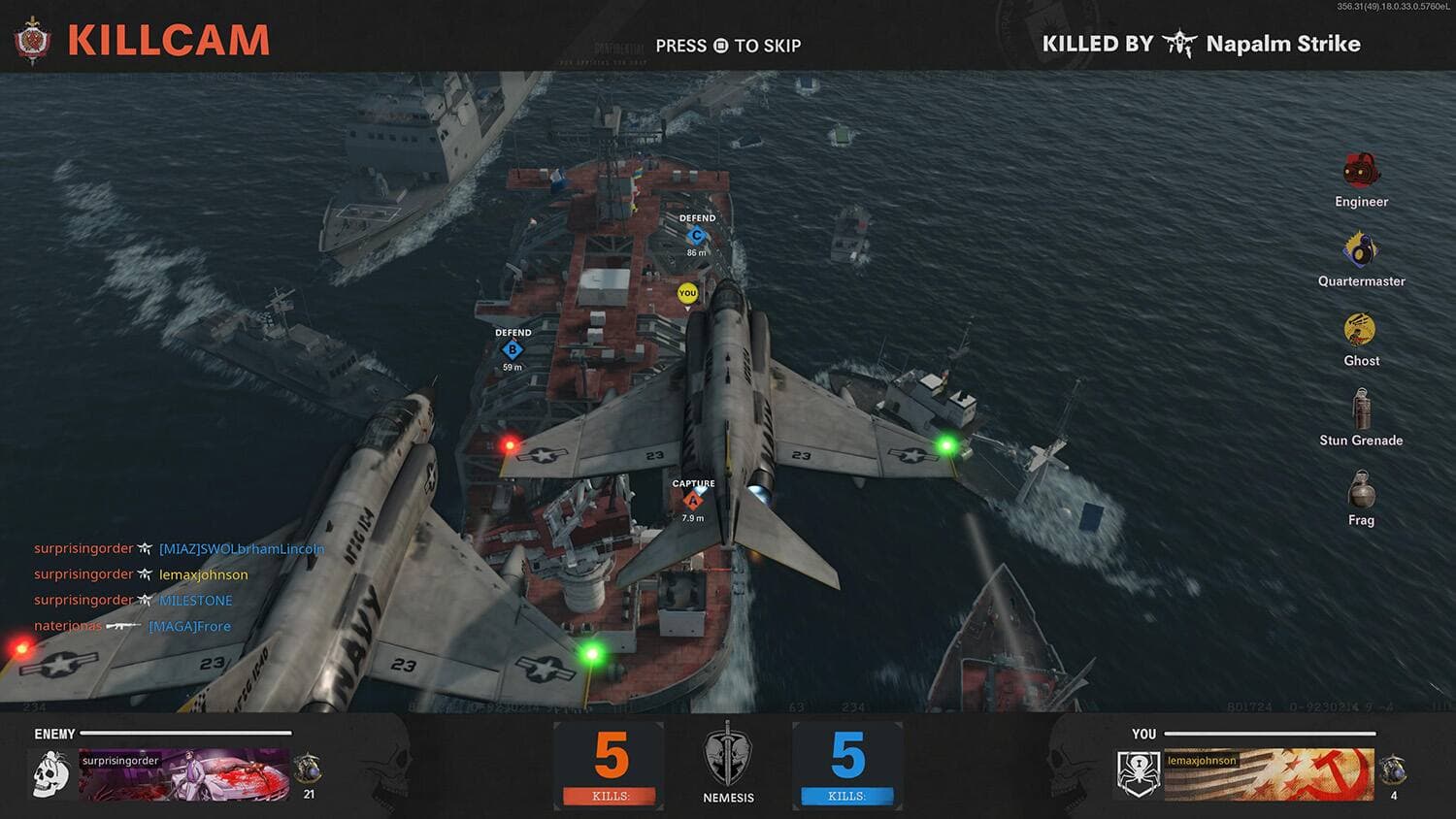Select the Defend B objective marker
The width and height of the screenshot is (1456, 819).
tap(513, 349)
